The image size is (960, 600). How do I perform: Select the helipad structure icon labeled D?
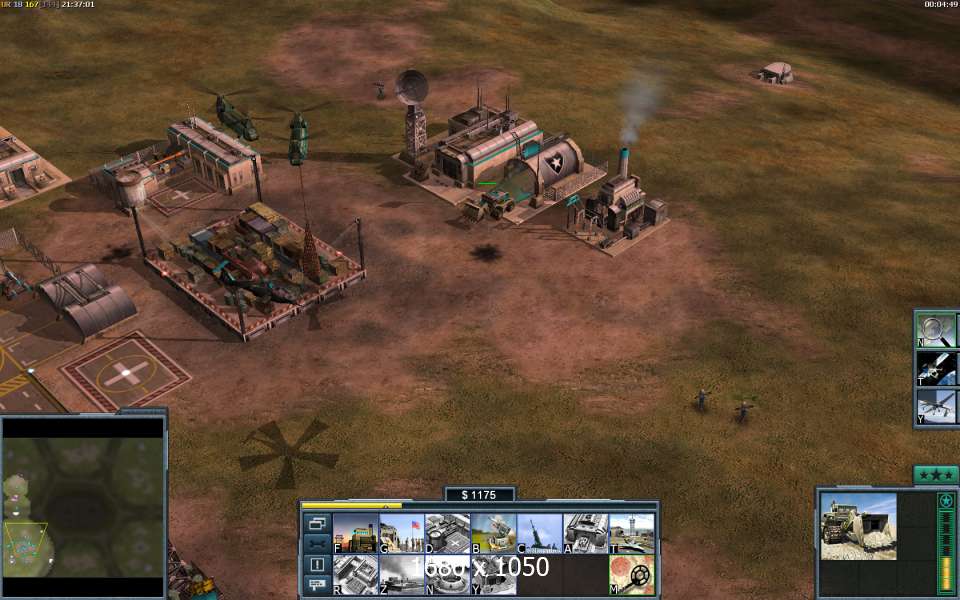[447, 533]
